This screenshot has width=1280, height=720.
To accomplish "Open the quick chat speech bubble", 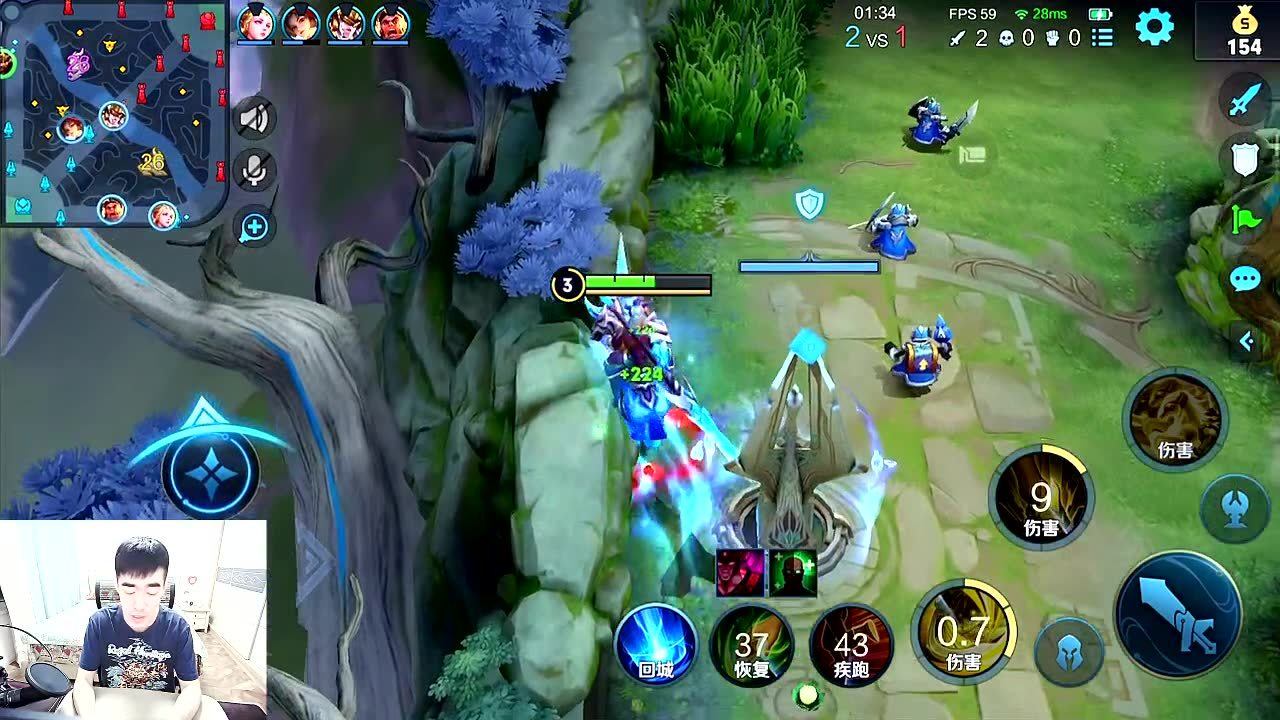I will (1246, 279).
